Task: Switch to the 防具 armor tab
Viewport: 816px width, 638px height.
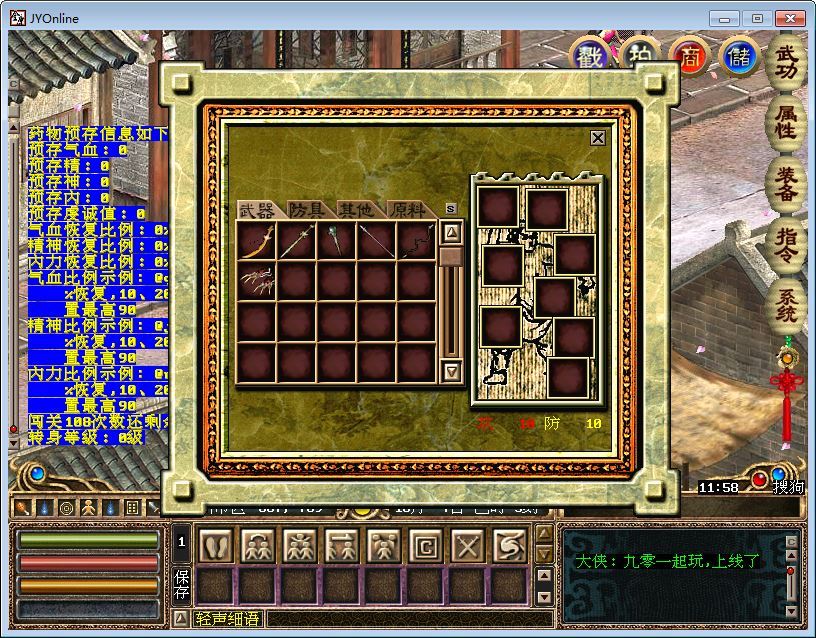Action: pos(307,210)
